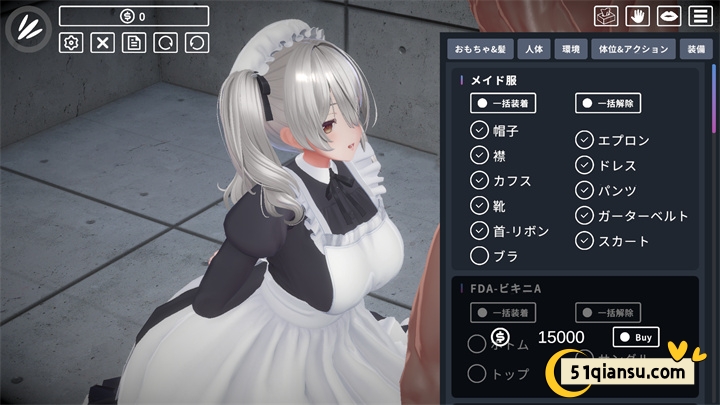Toggle the 帽子 checkbox
This screenshot has width=720, height=405.
coord(479,130)
